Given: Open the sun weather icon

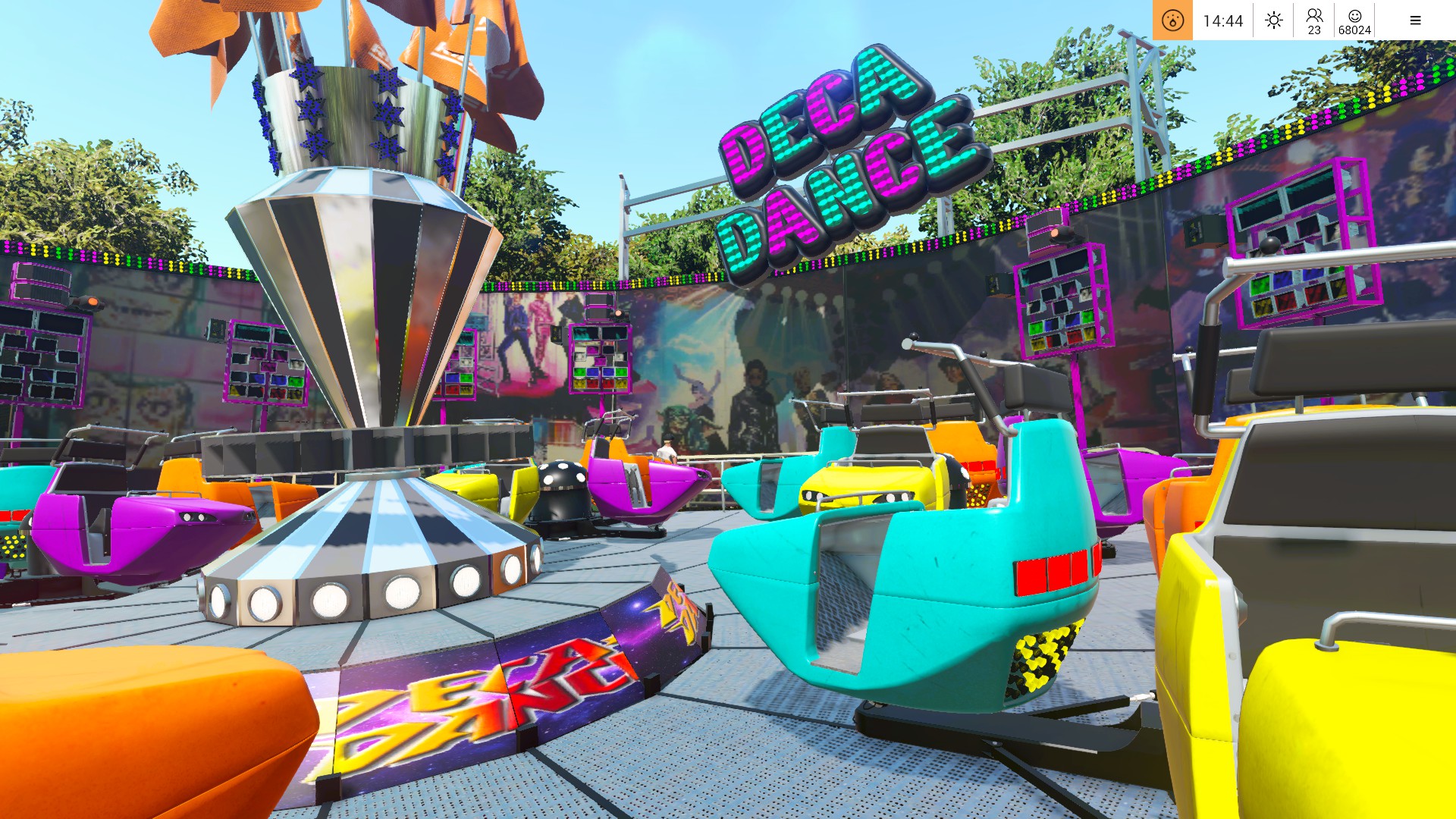Looking at the screenshot, I should pos(1272,20).
